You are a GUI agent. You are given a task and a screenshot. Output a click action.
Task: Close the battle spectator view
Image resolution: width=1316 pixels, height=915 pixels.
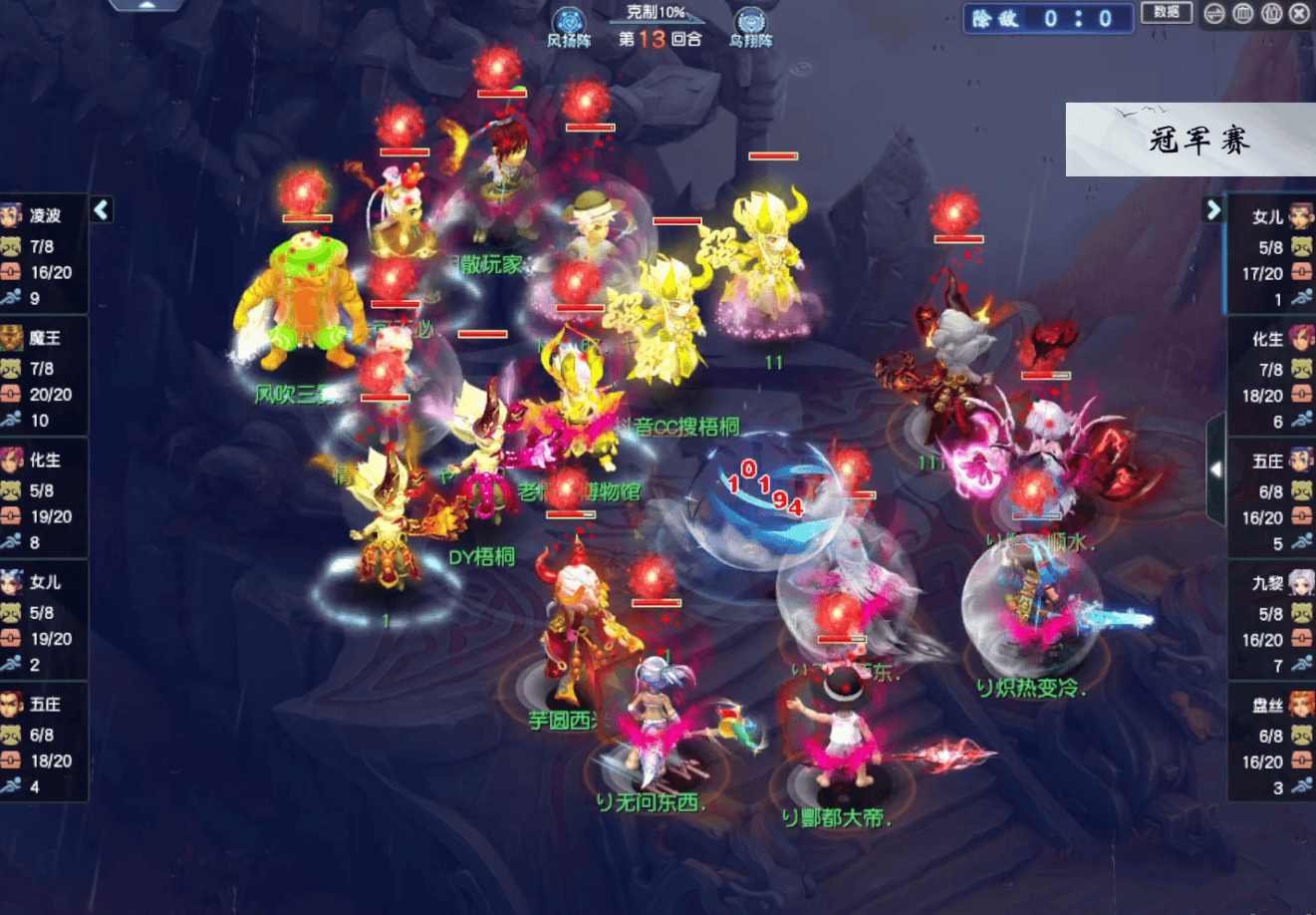(x=1300, y=14)
